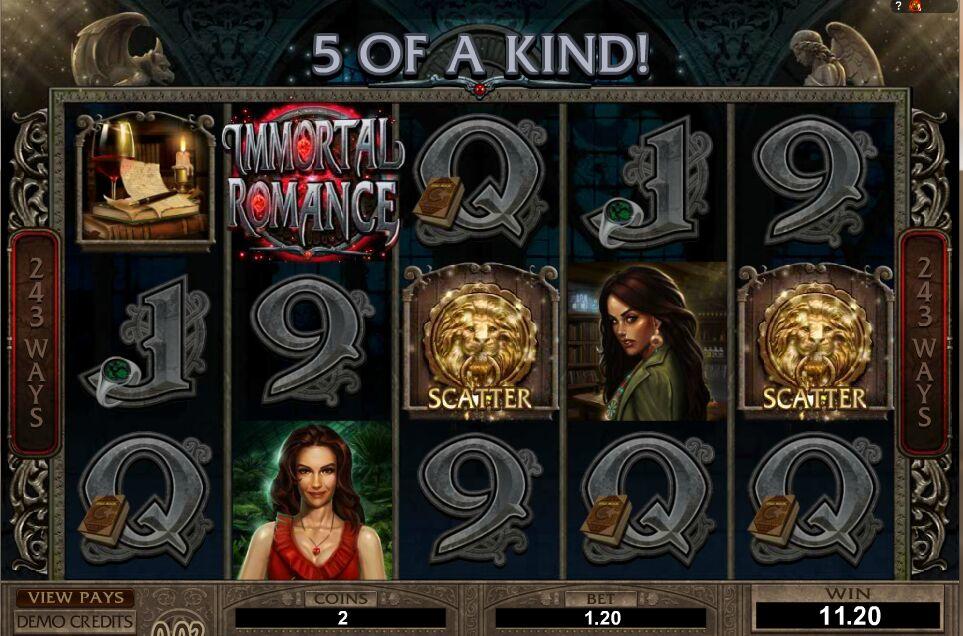Open the question mark help icon

(x=899, y=6)
